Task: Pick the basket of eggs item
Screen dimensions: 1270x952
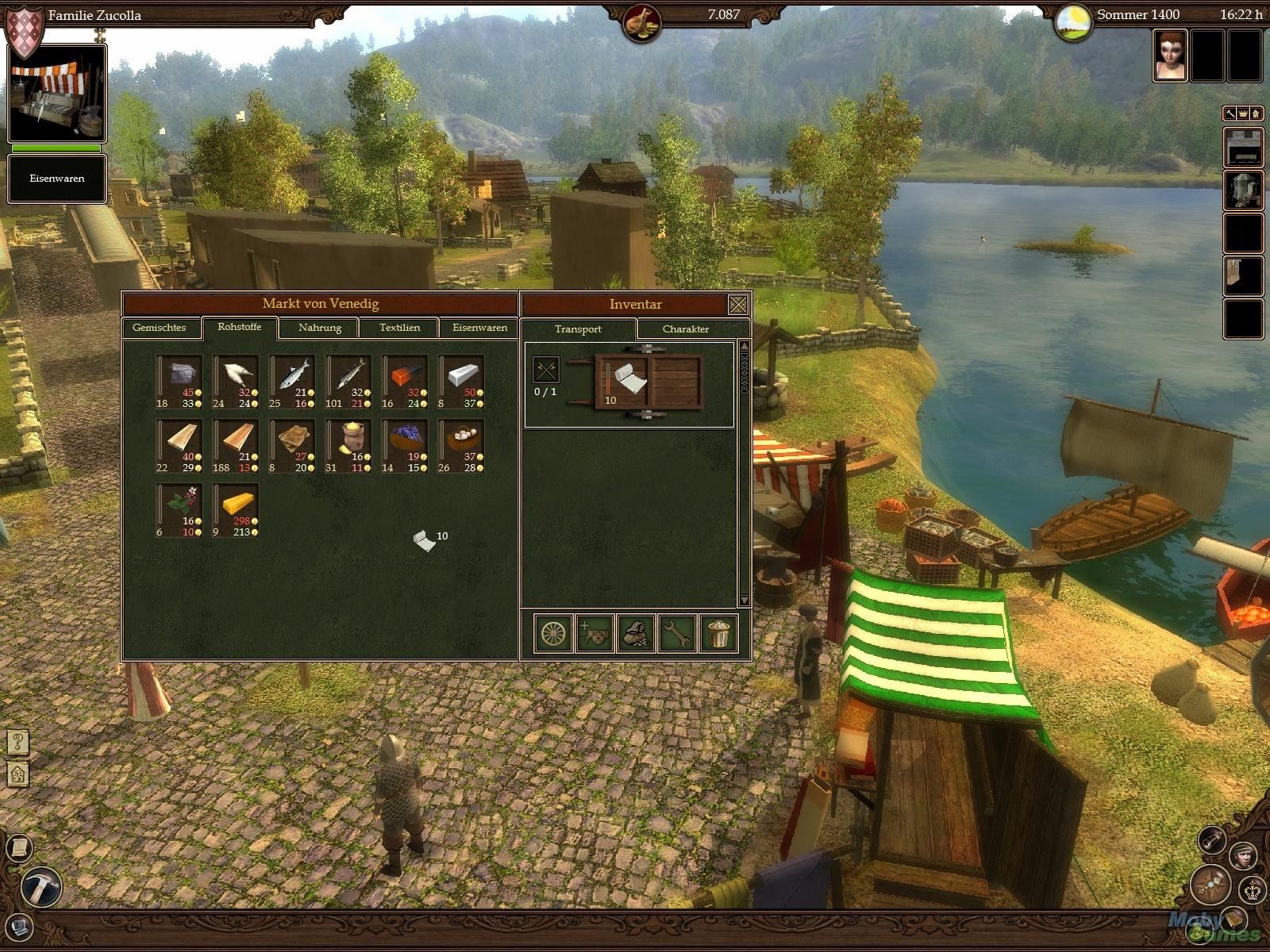Action: pyautogui.click(x=462, y=443)
